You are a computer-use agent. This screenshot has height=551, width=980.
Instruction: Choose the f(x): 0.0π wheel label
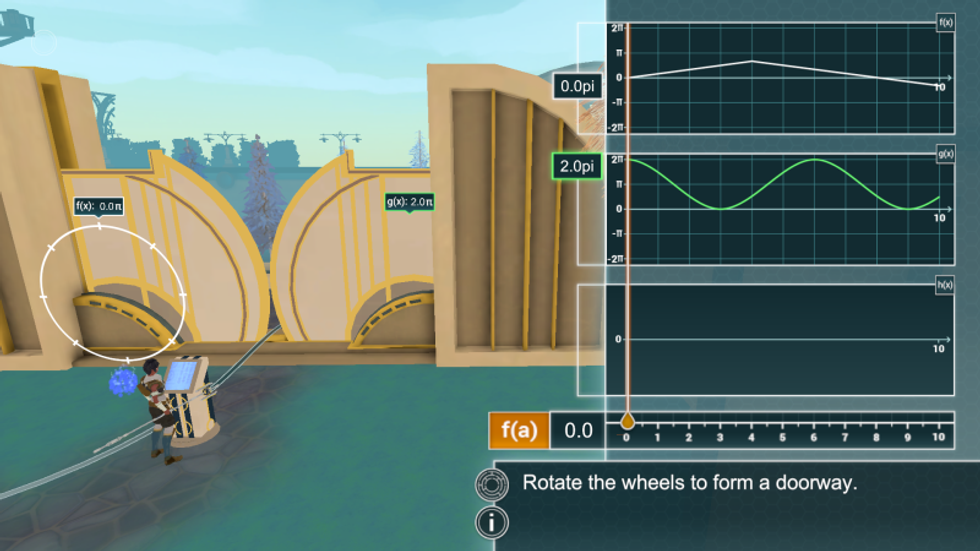pyautogui.click(x=99, y=206)
